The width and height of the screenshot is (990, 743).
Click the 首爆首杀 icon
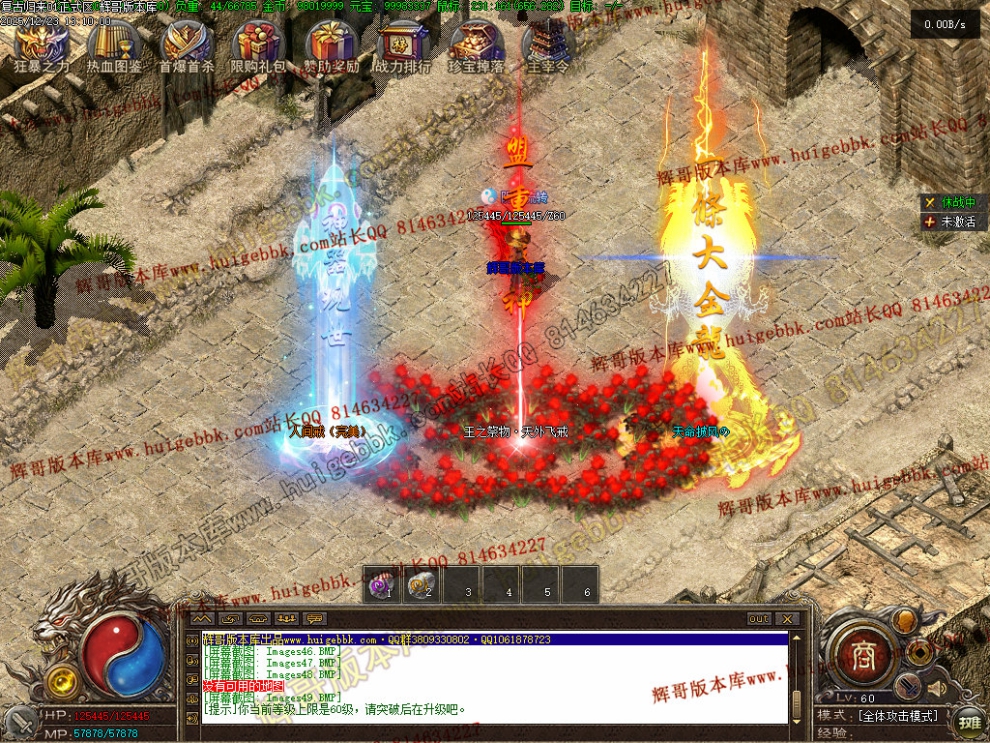186,45
